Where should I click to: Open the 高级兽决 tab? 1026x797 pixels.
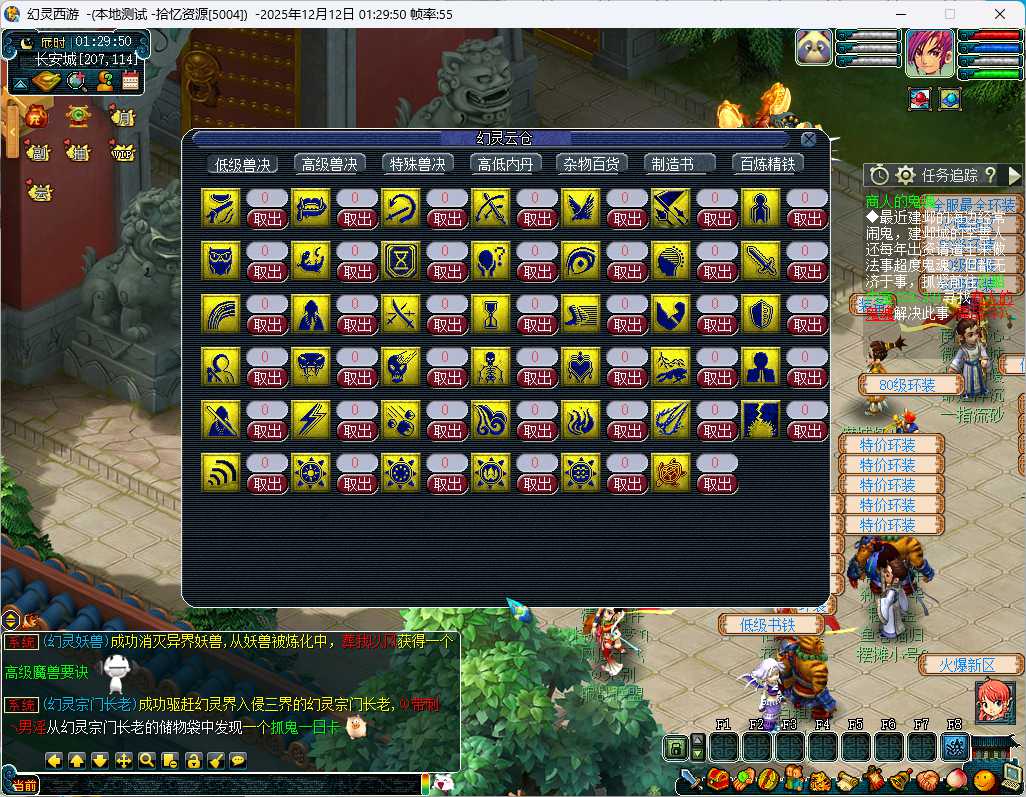[x=329, y=164]
